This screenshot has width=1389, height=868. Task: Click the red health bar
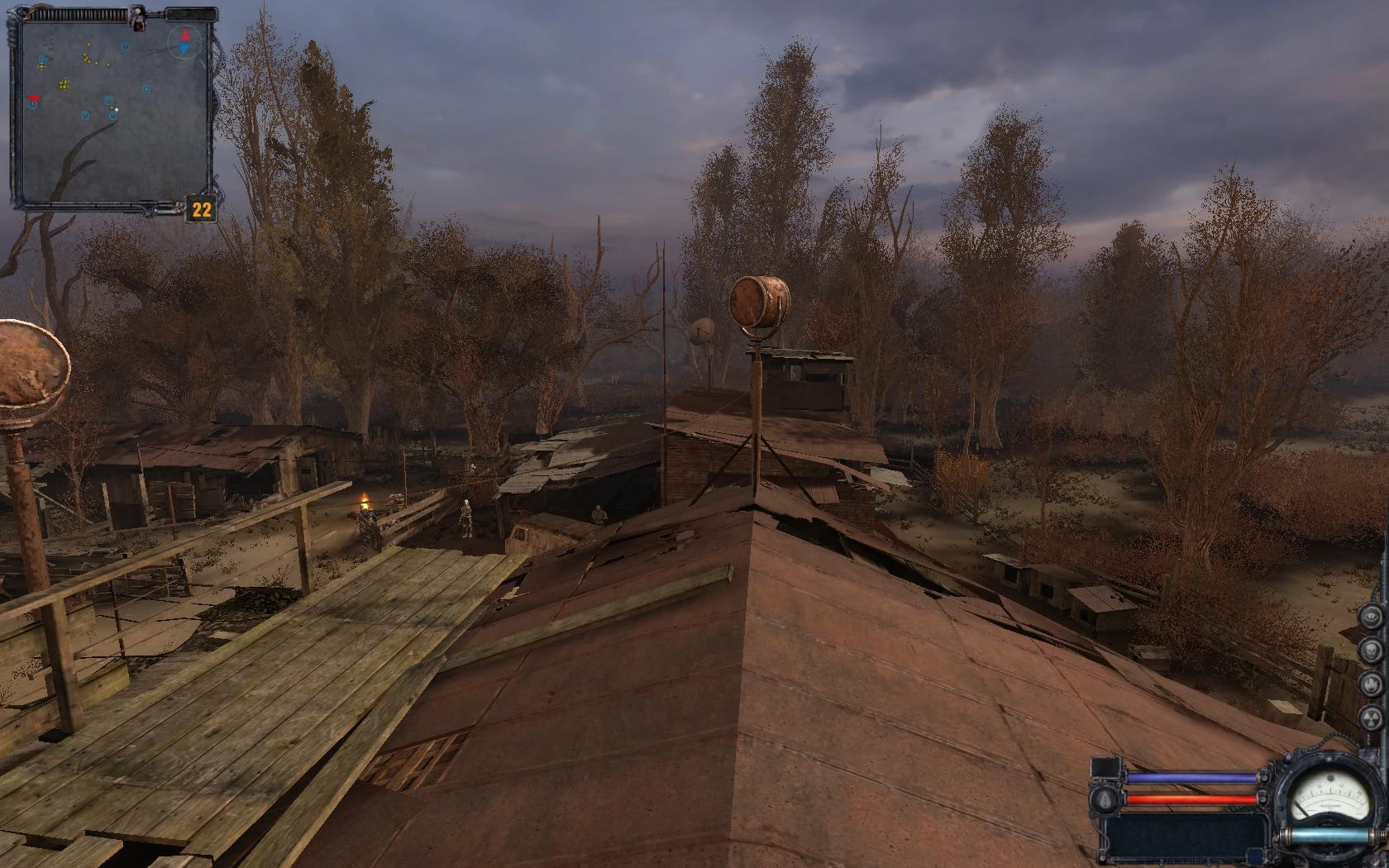(1191, 799)
